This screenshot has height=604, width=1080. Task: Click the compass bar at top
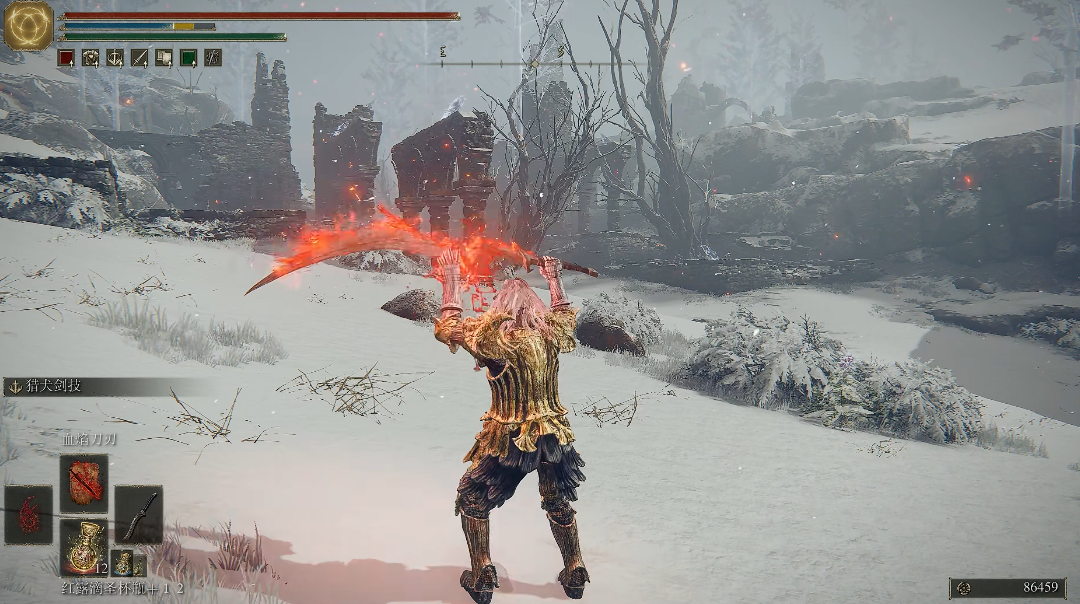[533, 63]
